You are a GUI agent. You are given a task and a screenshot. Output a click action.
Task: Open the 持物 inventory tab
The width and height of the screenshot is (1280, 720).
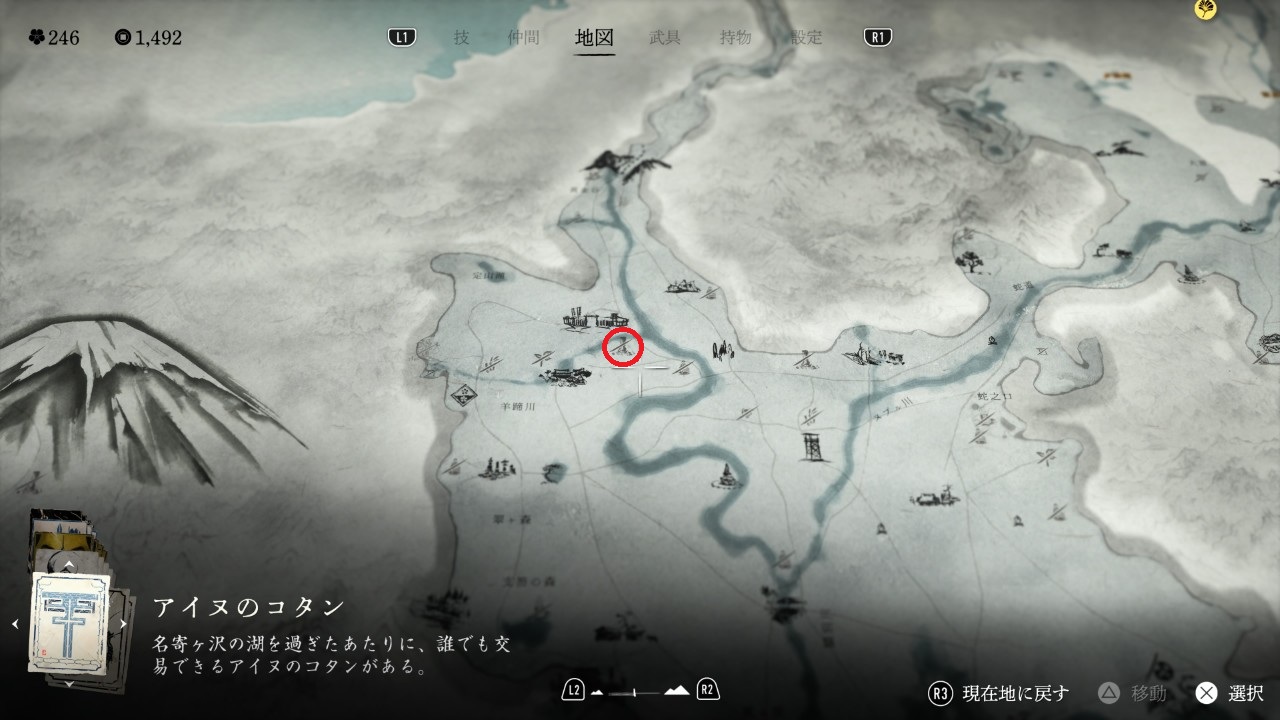[x=735, y=38]
